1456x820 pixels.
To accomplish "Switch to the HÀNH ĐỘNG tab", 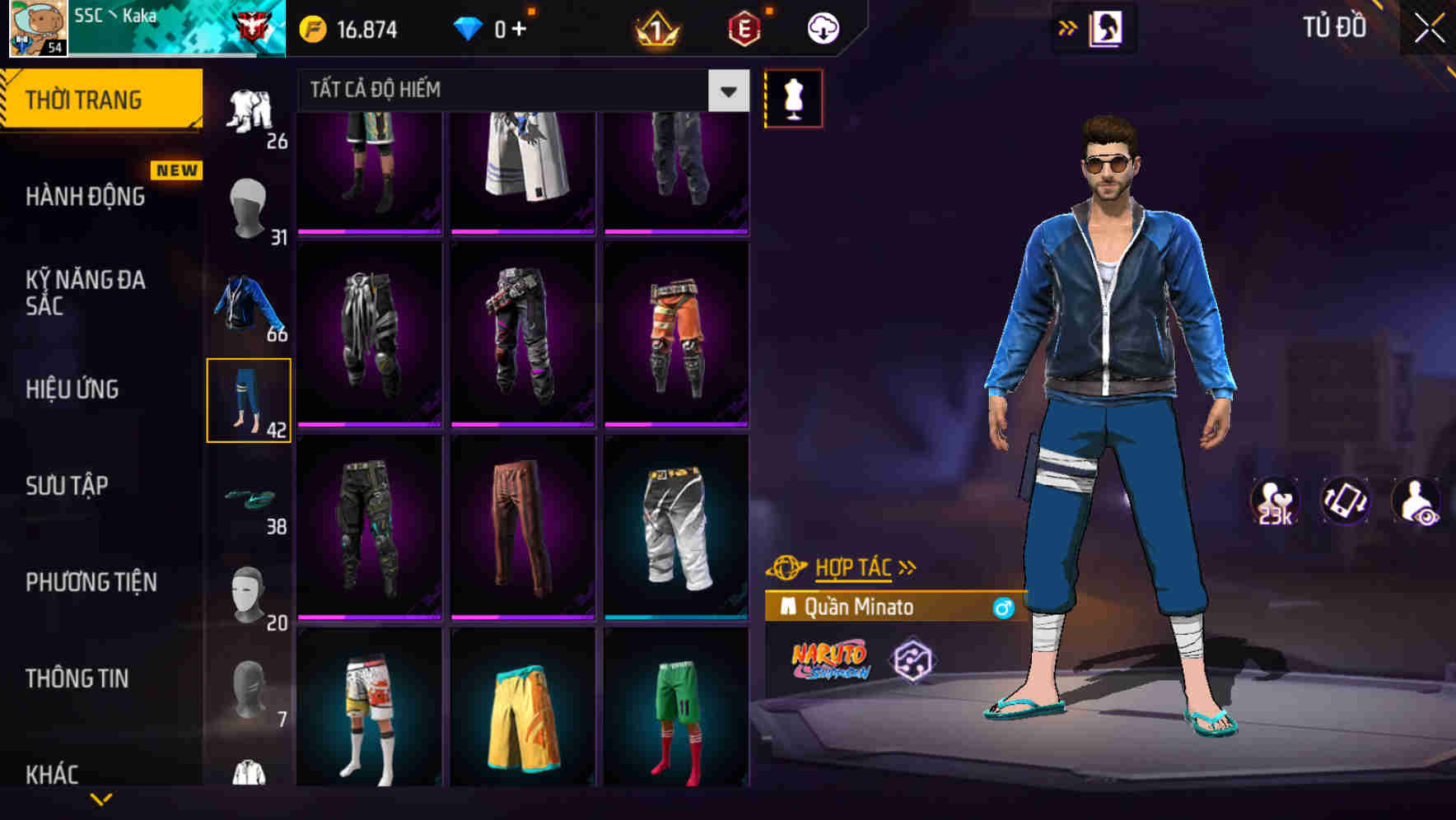I will [86, 198].
